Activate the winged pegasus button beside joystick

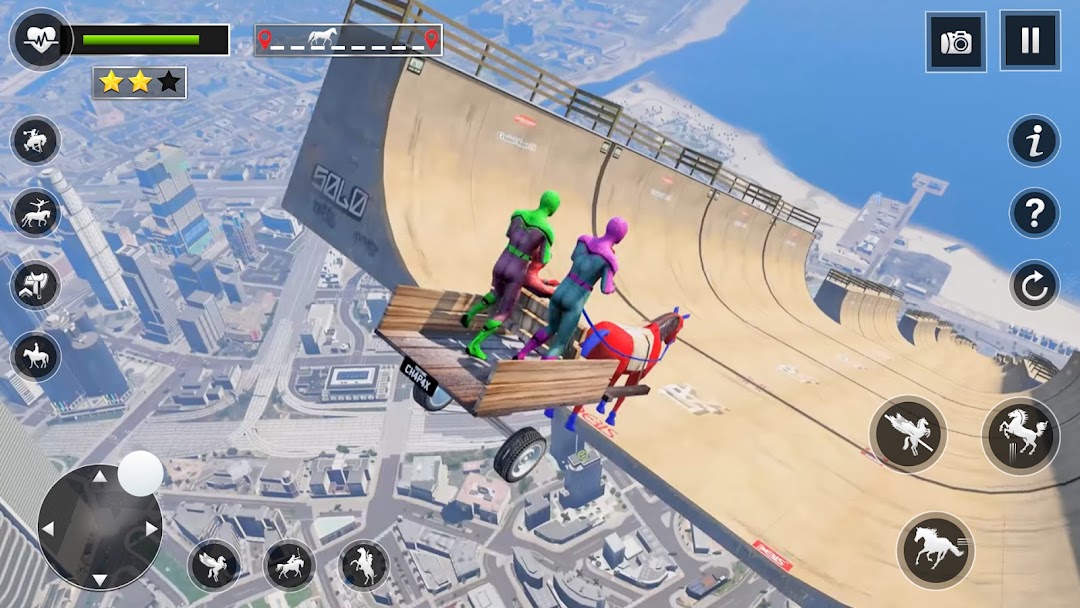coord(213,565)
